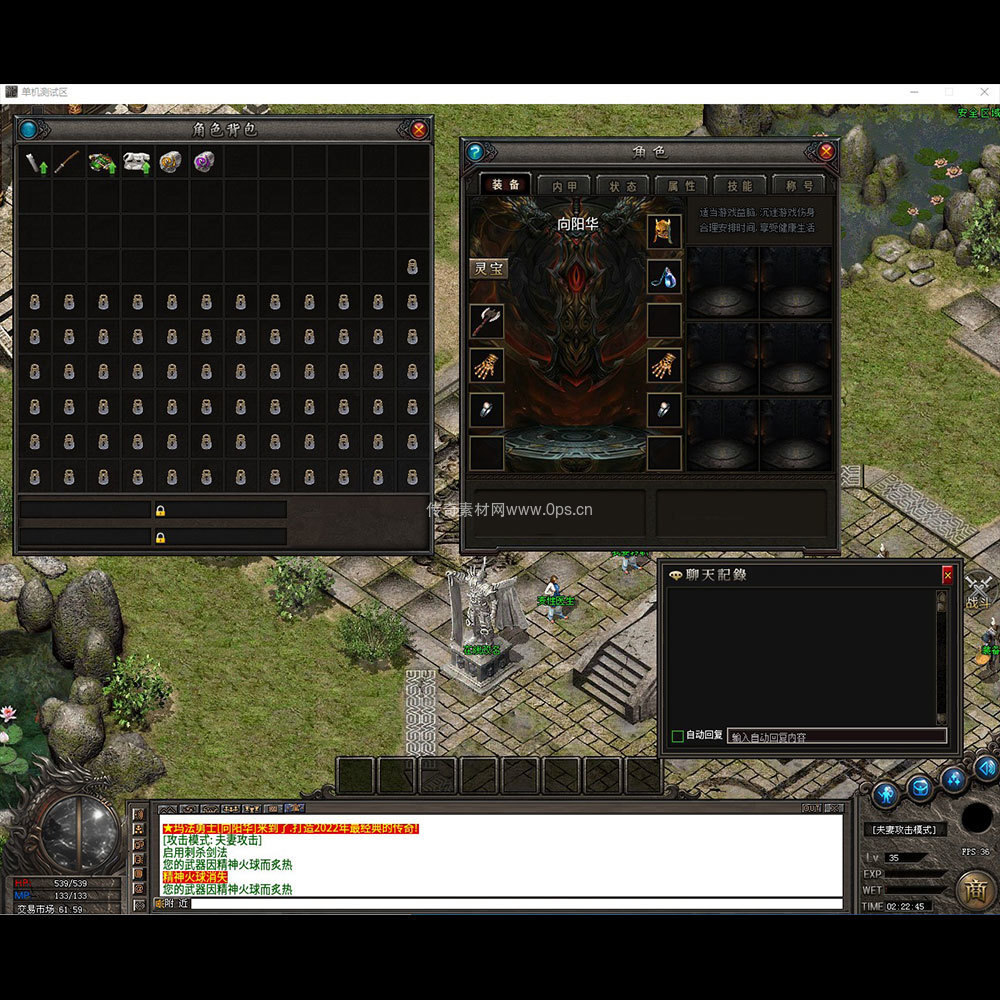Open the 状态 status tab

coord(622,185)
